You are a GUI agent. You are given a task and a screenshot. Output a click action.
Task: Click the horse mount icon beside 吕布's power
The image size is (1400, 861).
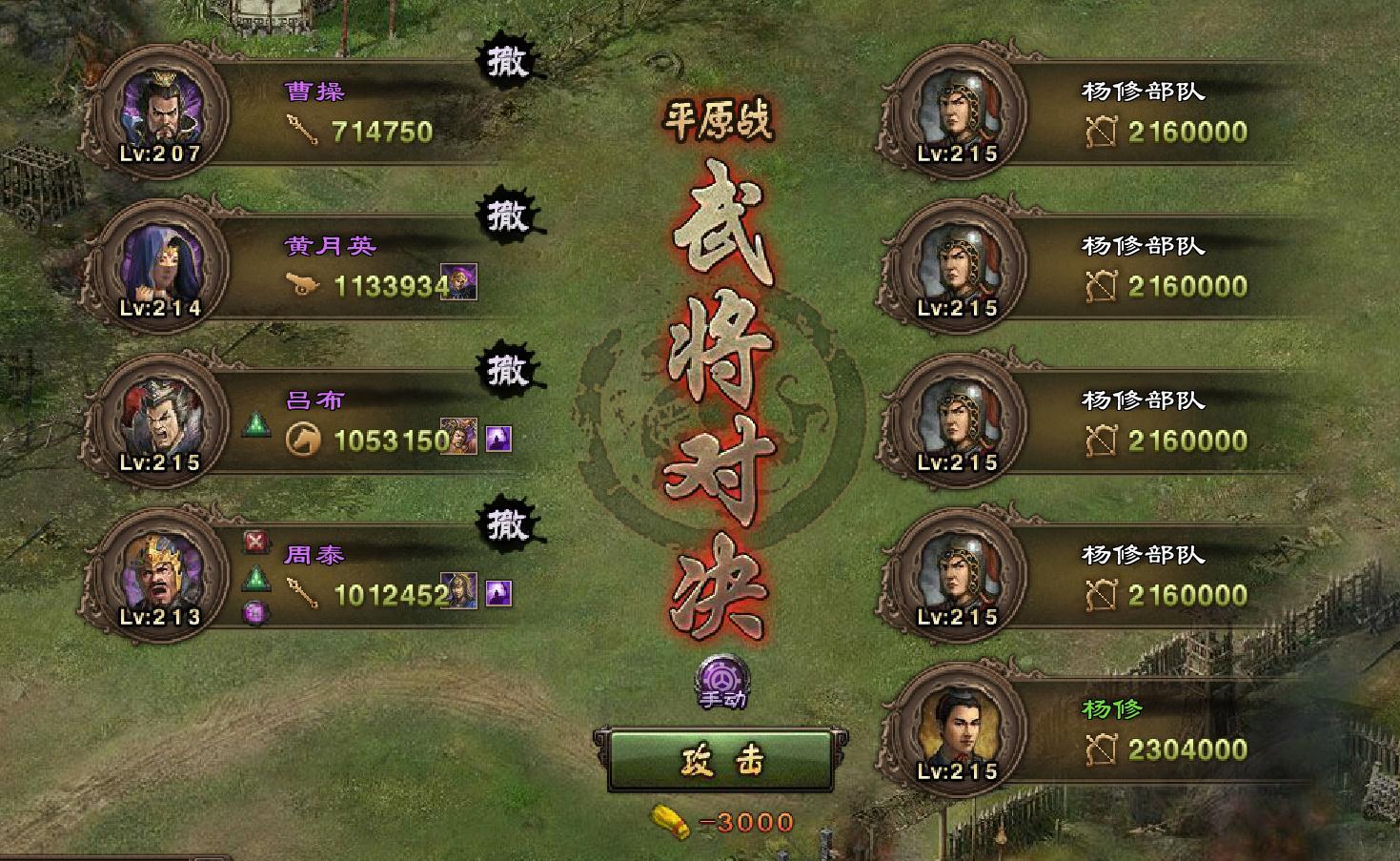301,437
